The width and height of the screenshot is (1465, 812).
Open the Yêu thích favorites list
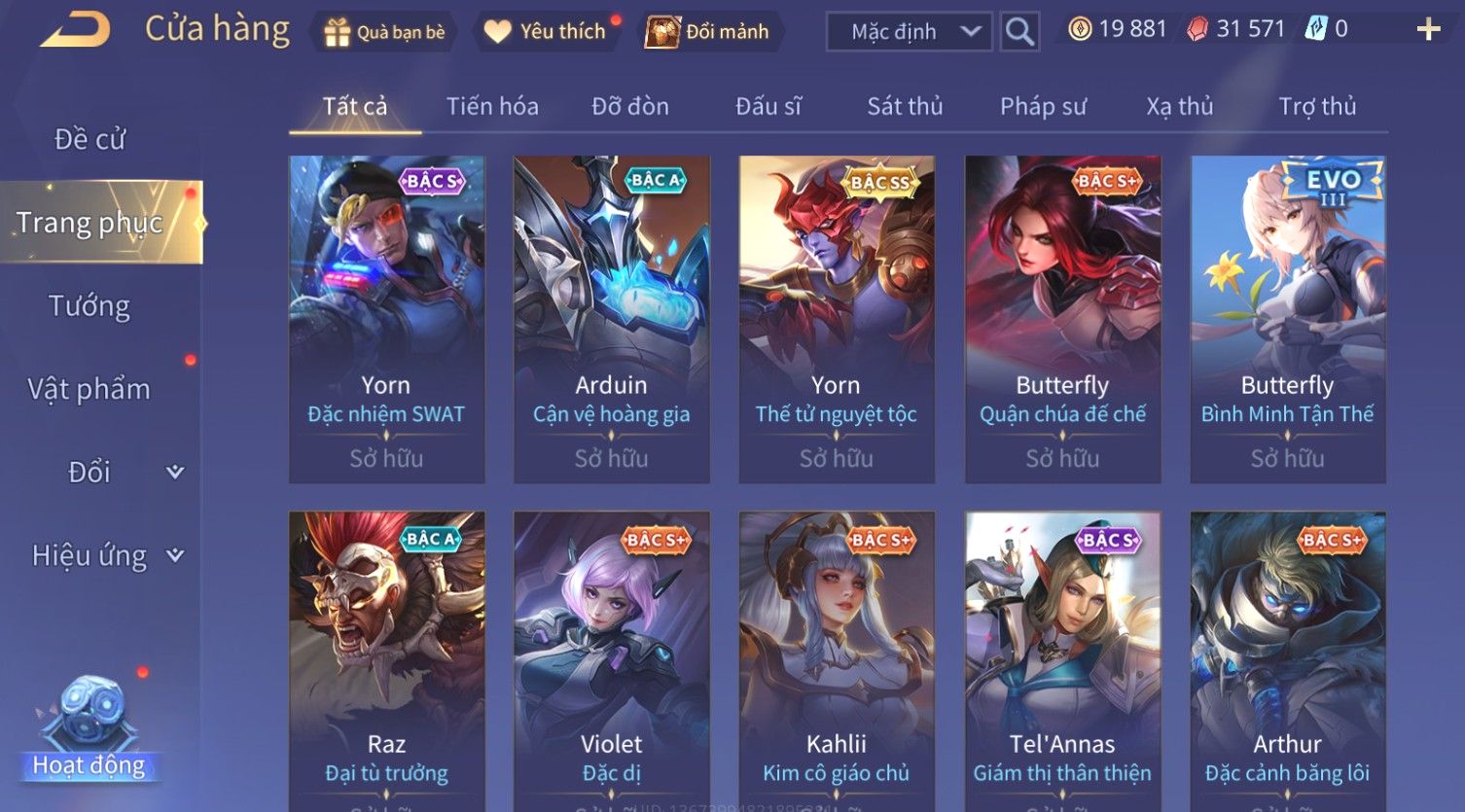click(x=547, y=32)
